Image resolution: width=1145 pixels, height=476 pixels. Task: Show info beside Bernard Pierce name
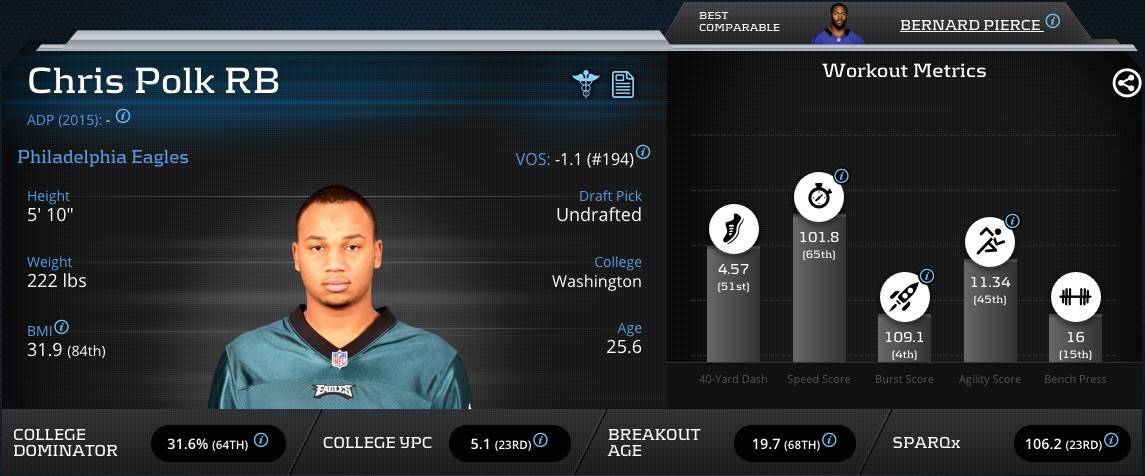[1052, 21]
